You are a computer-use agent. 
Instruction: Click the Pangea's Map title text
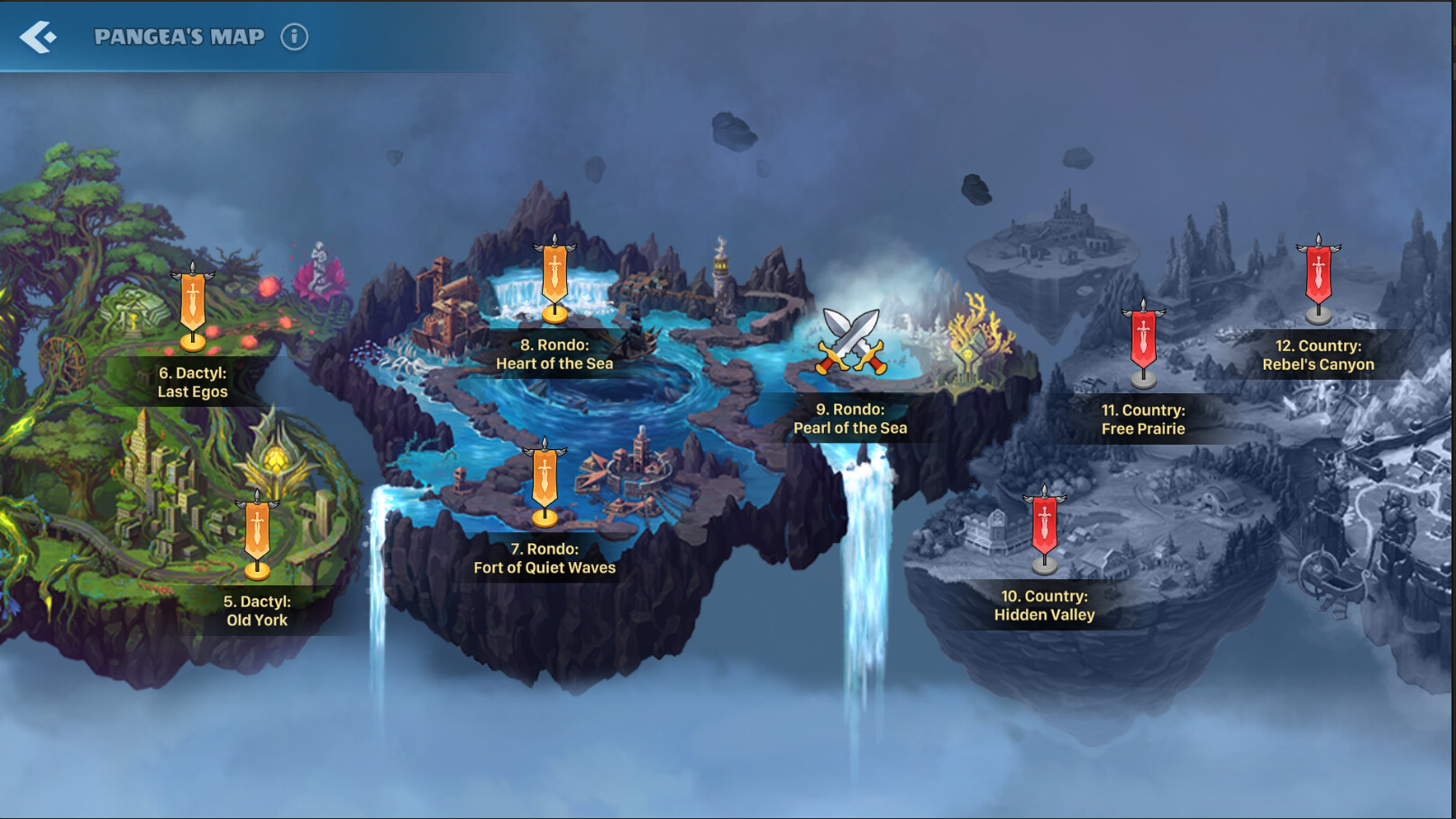click(179, 37)
